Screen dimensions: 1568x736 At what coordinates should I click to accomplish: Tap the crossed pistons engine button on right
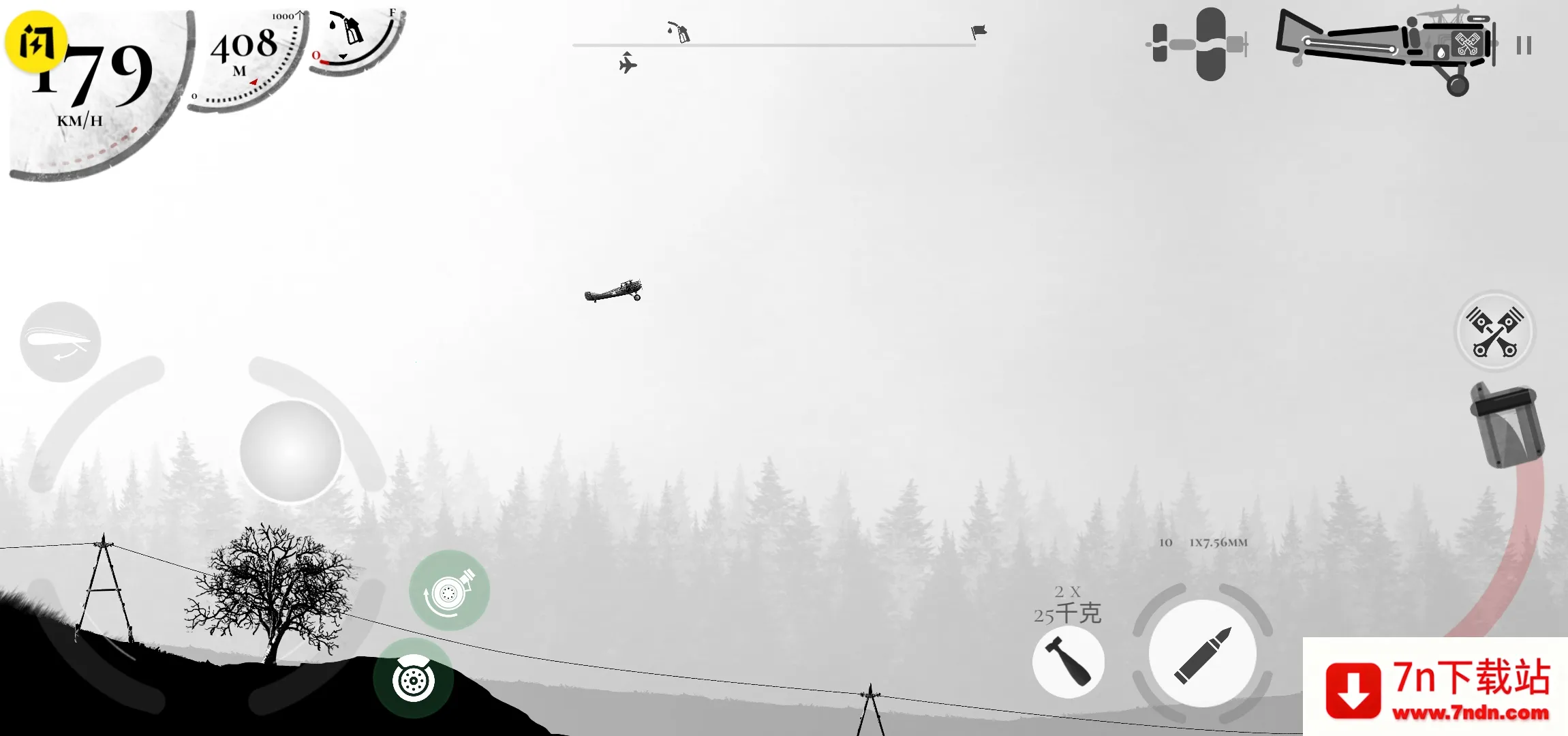pyautogui.click(x=1494, y=332)
